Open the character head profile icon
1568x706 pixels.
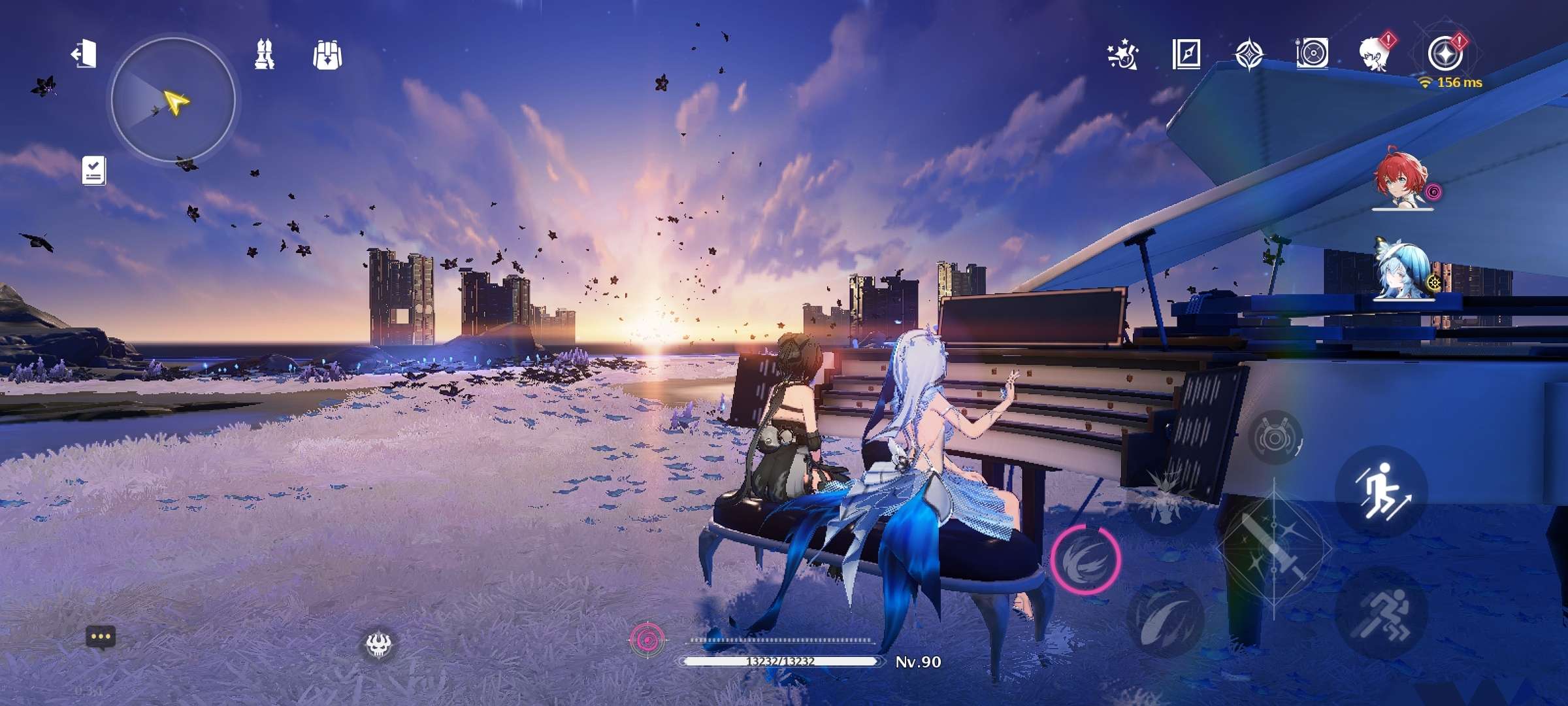1375,54
